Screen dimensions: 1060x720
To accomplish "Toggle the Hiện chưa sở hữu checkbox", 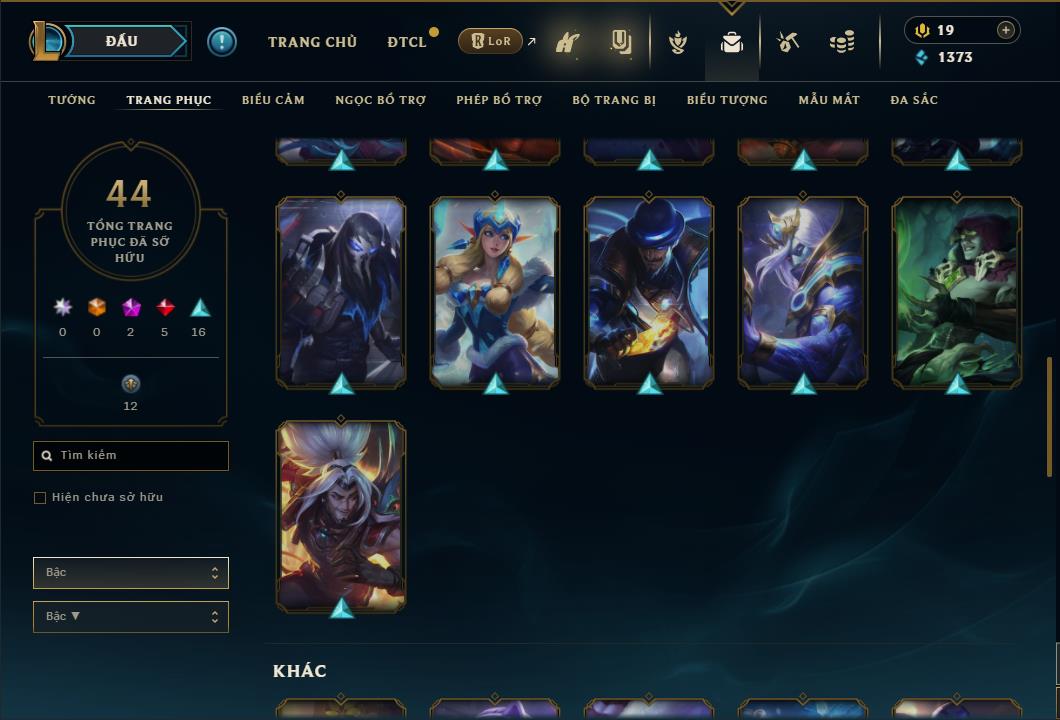I will tap(40, 498).
